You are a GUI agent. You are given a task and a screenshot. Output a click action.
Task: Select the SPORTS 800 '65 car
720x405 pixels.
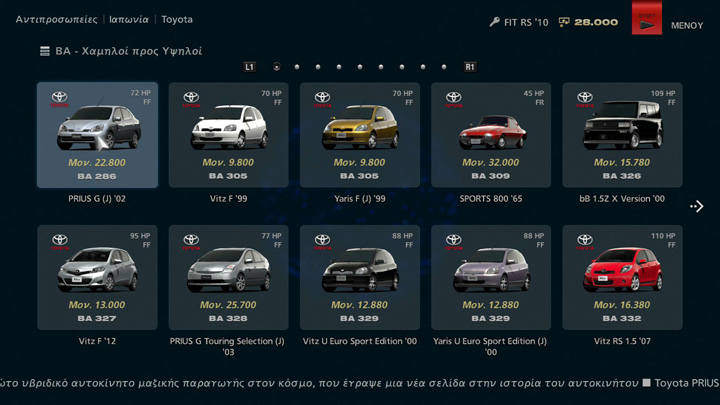[x=490, y=135]
